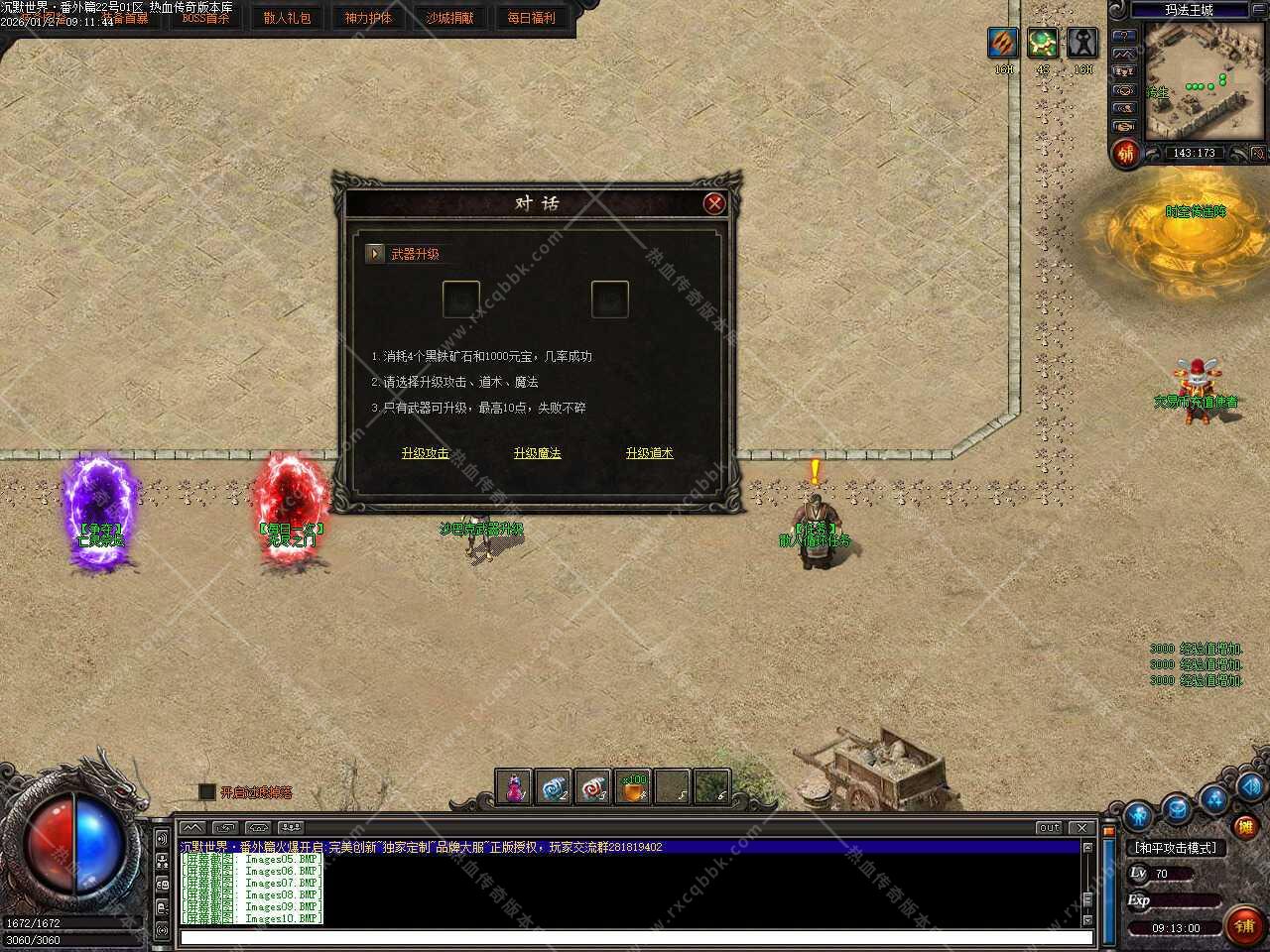
Task: Open the 散人礼包 menu
Action: click(287, 18)
